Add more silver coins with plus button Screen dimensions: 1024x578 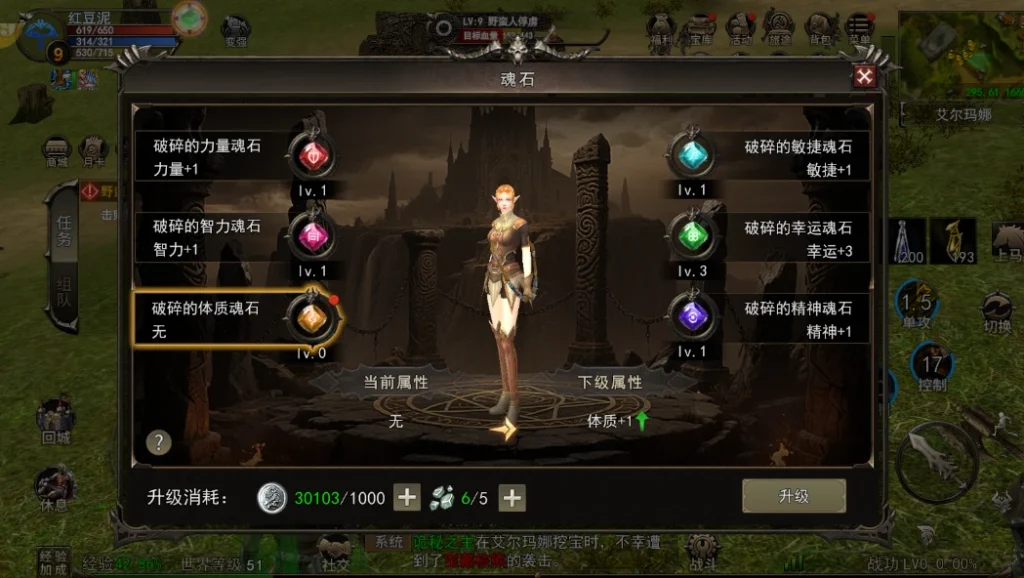[407, 497]
